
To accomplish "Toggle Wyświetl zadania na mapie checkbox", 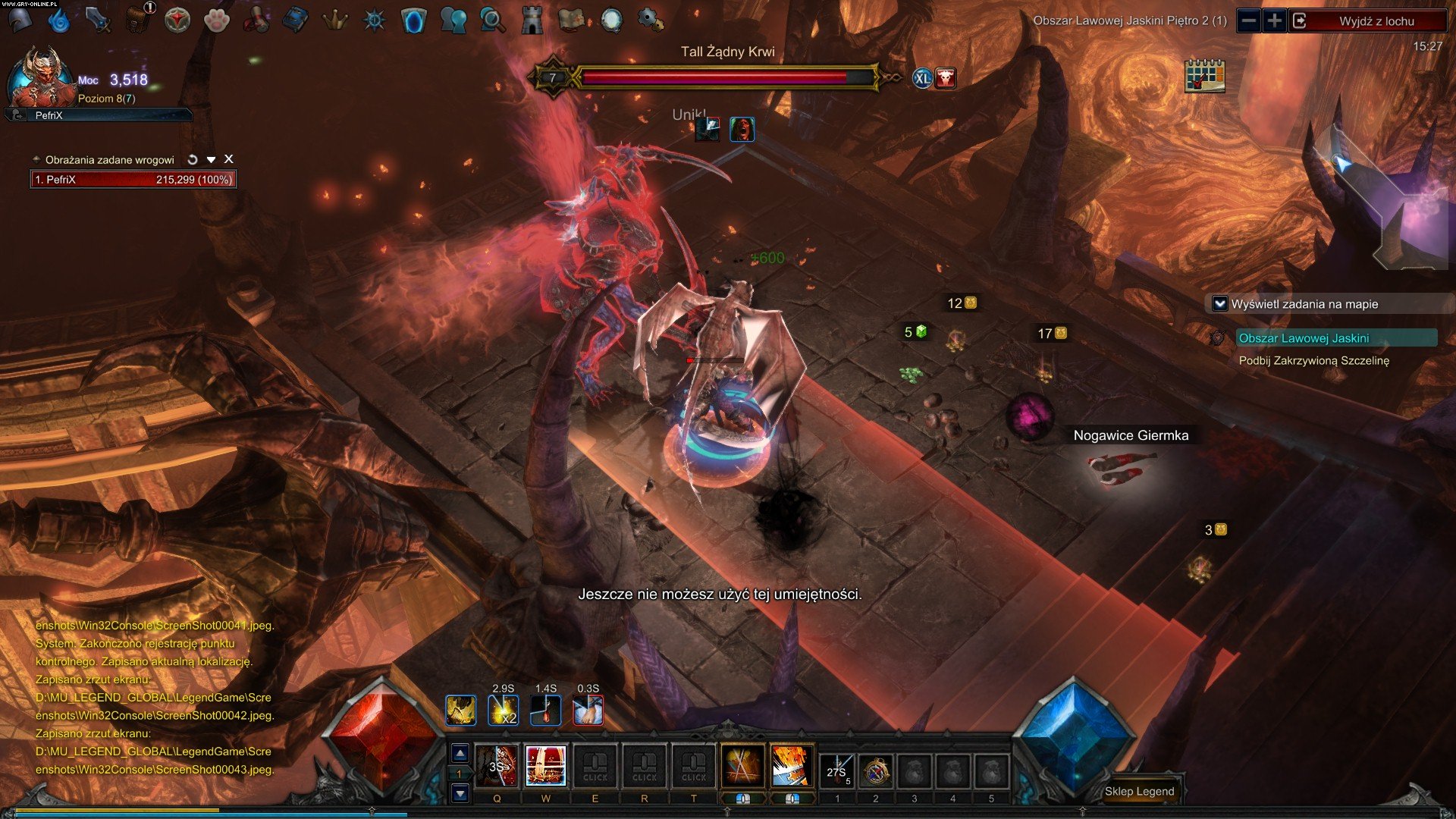I will [1220, 304].
